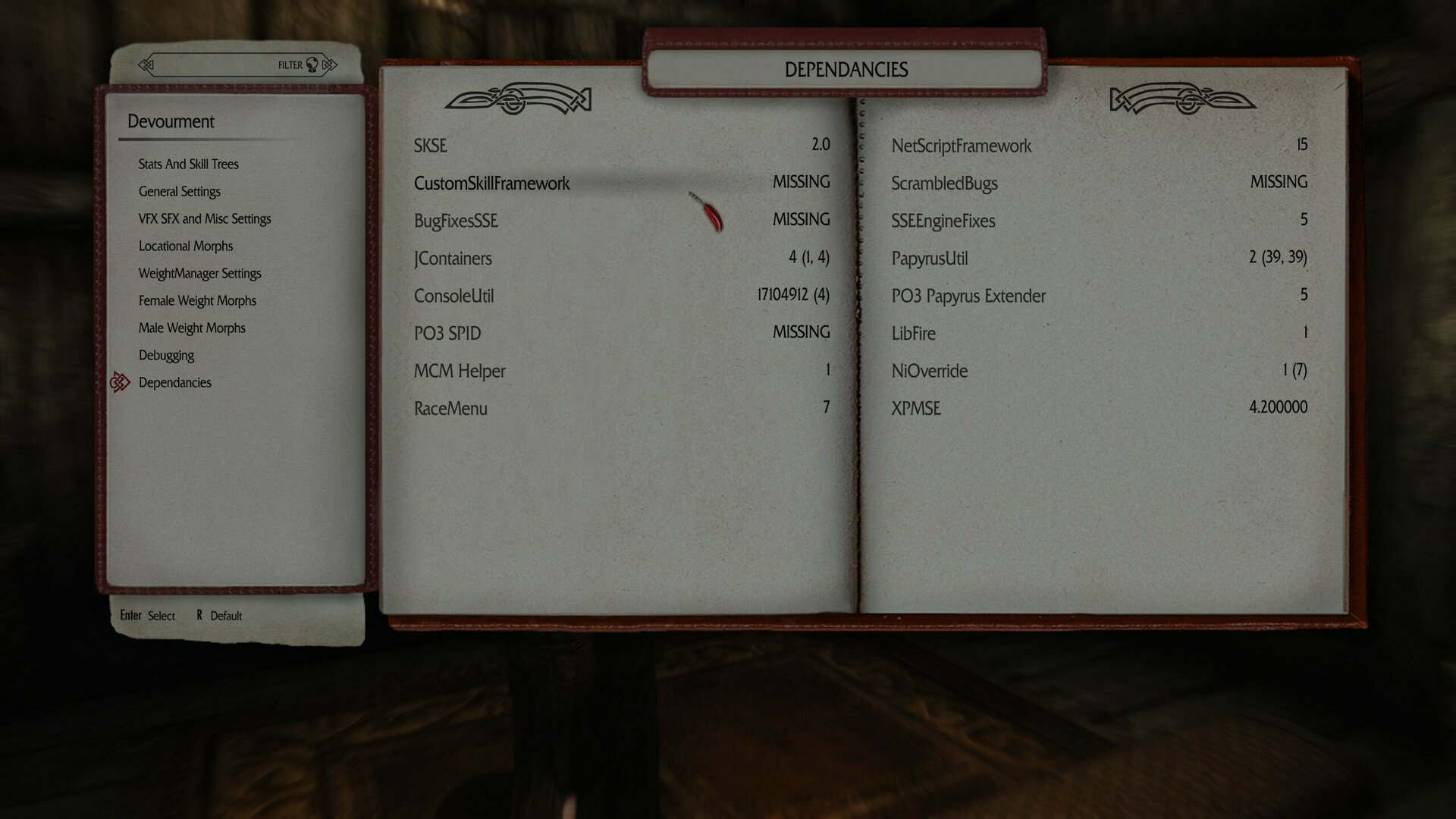Toggle the MISSING status for ScrambledBugs

pos(1279,183)
